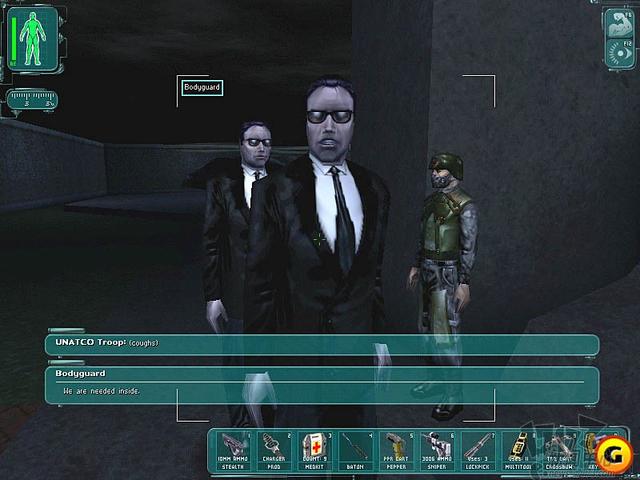Open the green body health display
Screen dimensions: 640x480
[35, 40]
